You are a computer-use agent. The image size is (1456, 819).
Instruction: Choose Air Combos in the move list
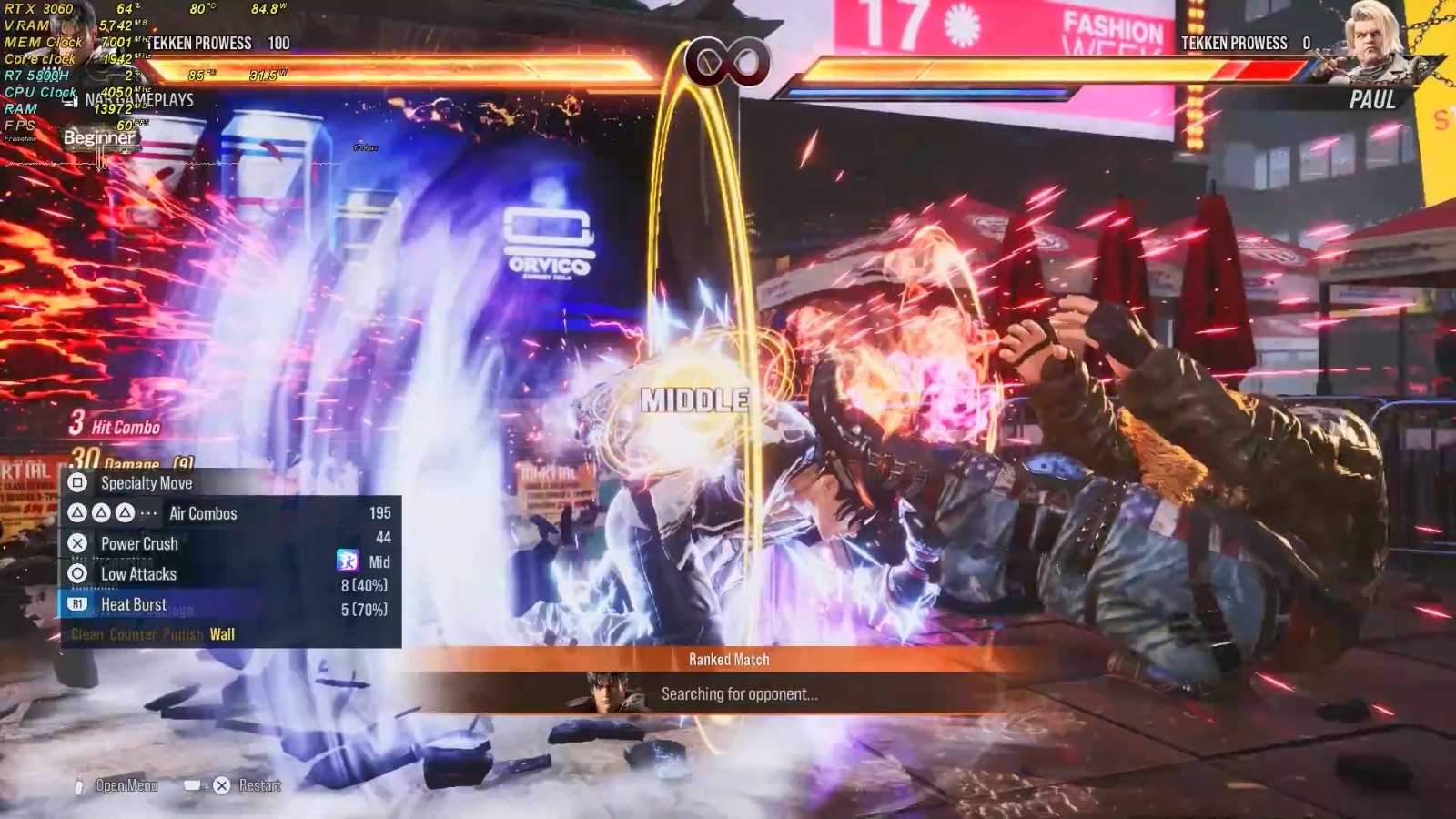point(202,513)
